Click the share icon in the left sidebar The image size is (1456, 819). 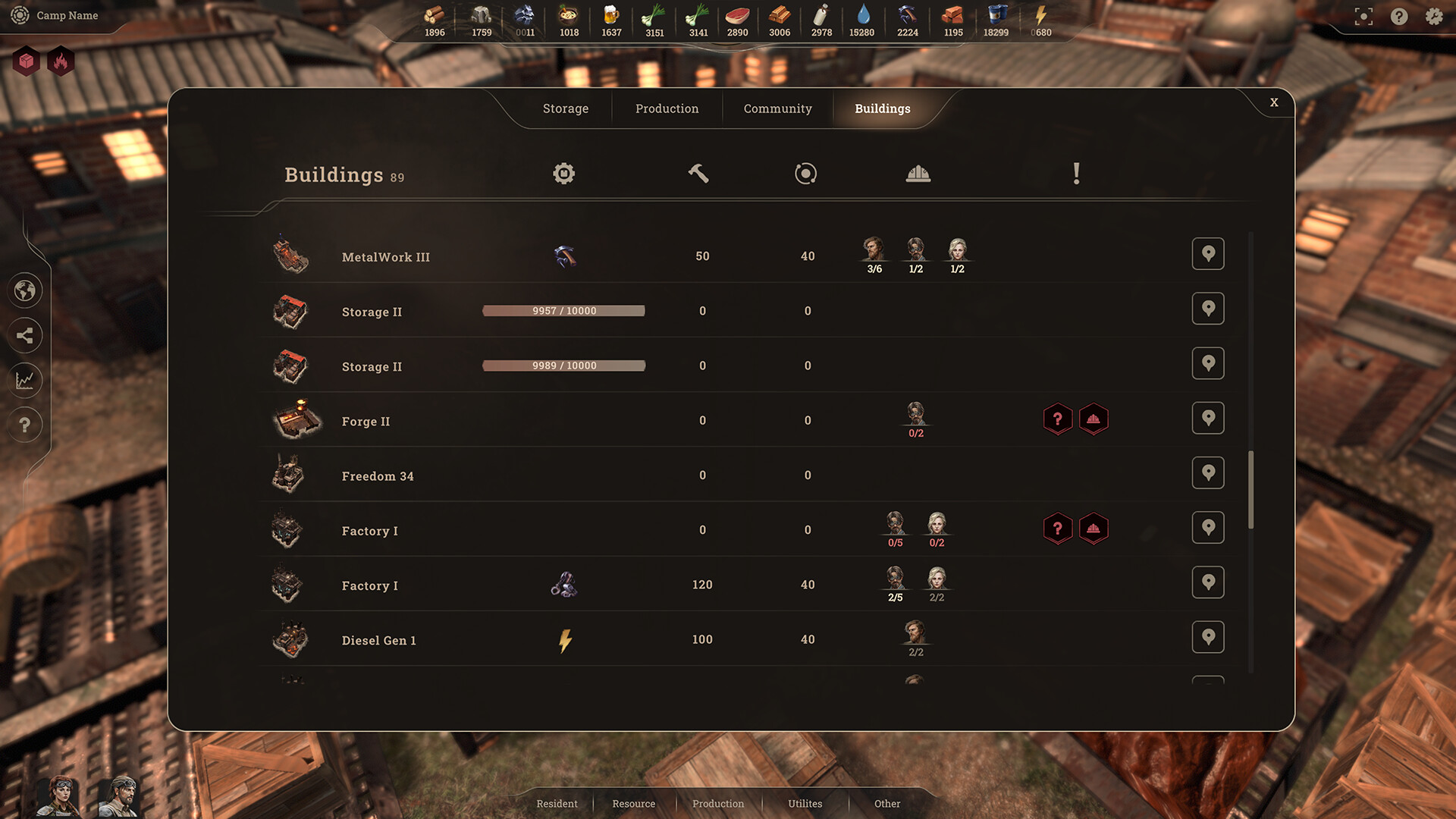tap(25, 335)
